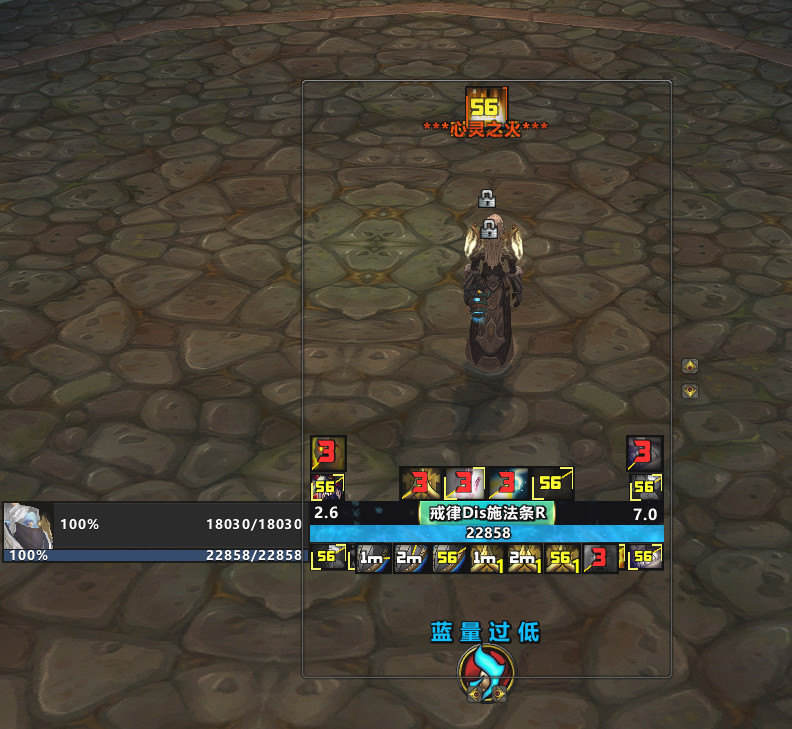Click the small downward arrow button
The image size is (792, 729).
coord(689,391)
